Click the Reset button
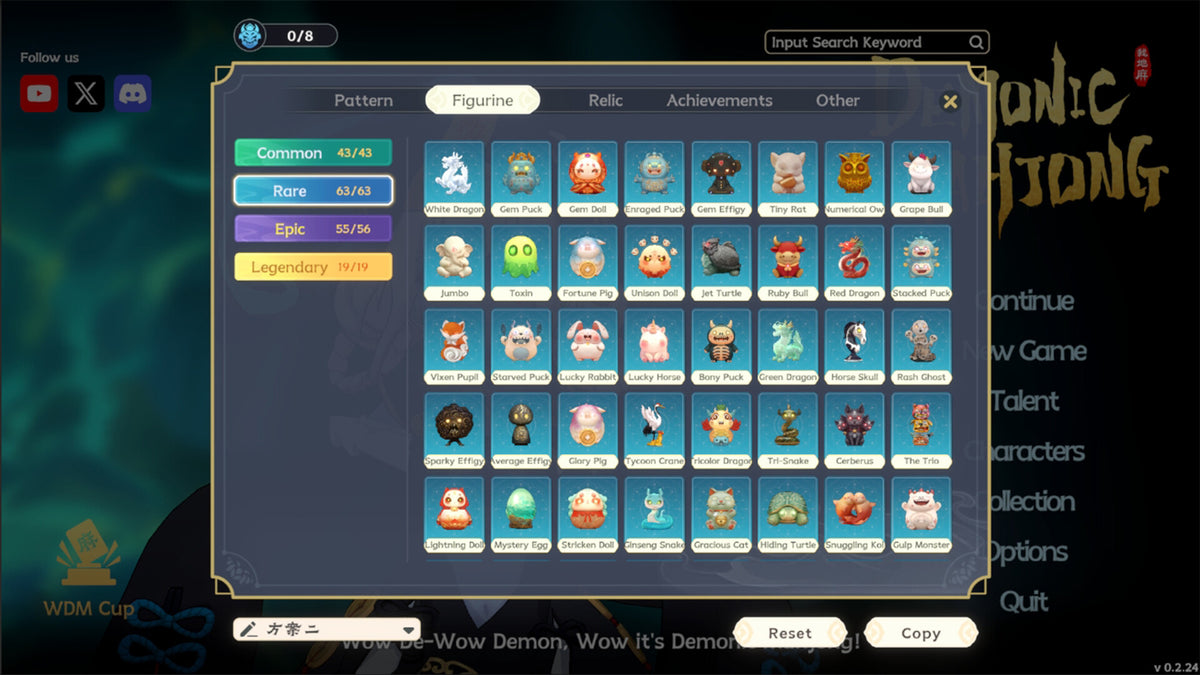 tap(790, 633)
